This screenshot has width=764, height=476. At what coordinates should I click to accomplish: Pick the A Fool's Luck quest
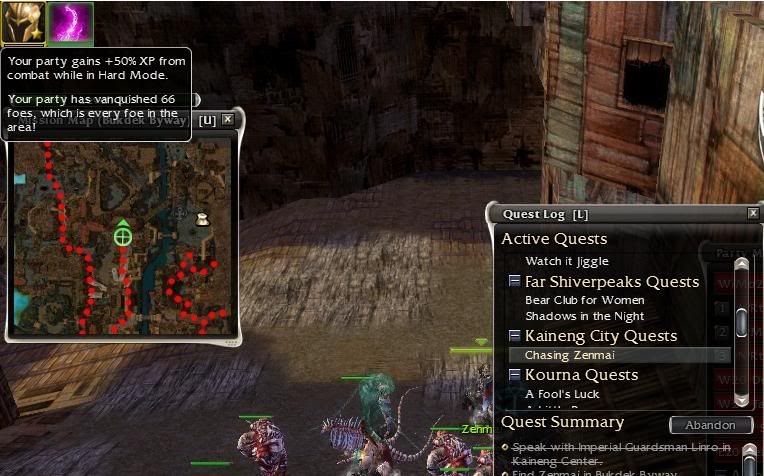[x=562, y=394]
